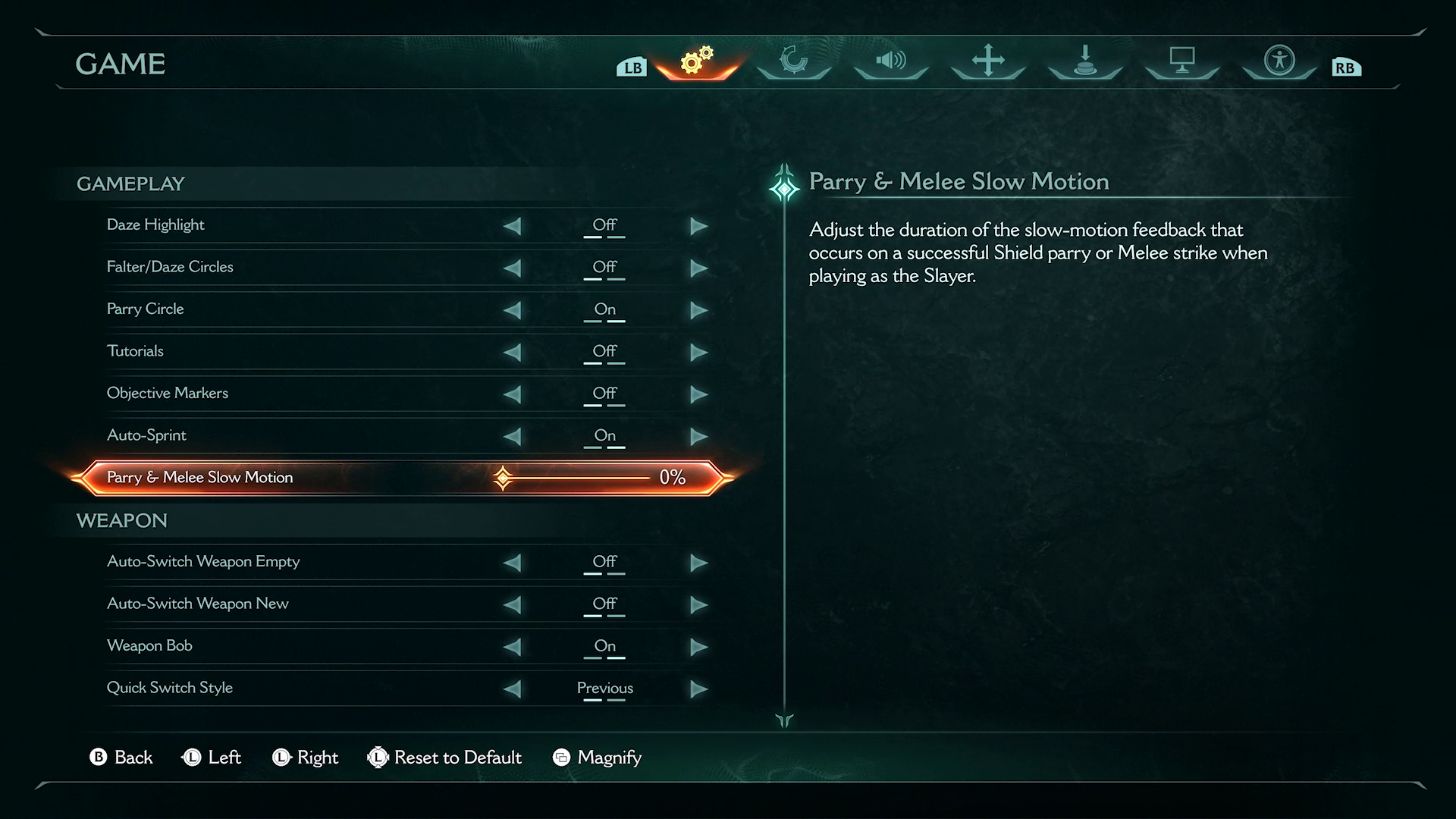Screen dimensions: 1456x819
Task: Toggle Parry Circle with right arrow
Action: (x=698, y=310)
